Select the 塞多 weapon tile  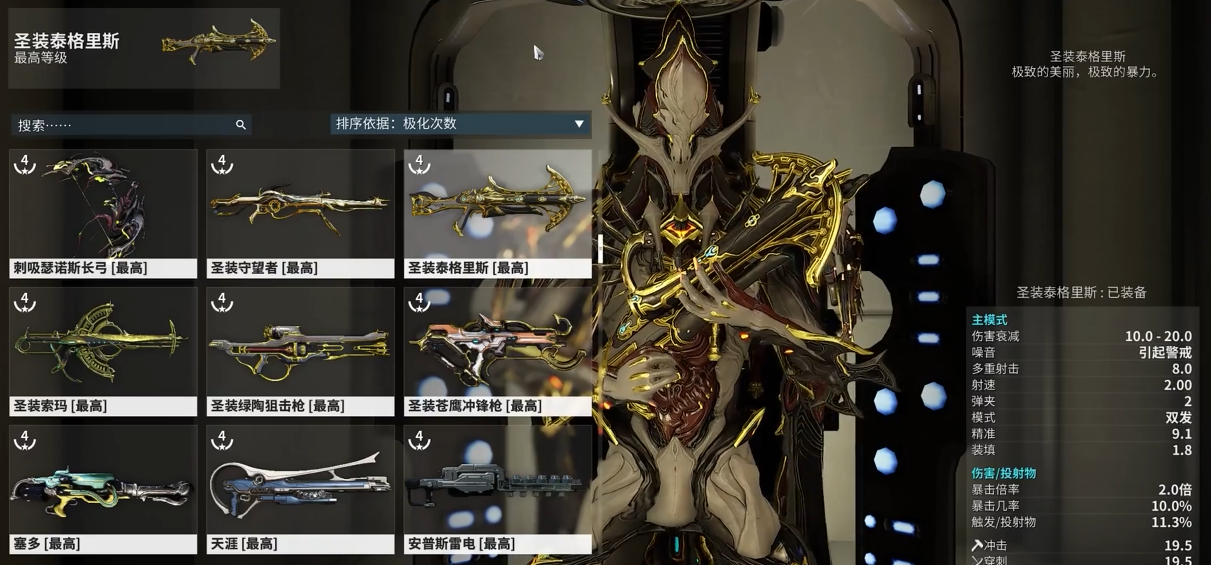pyautogui.click(x=103, y=489)
